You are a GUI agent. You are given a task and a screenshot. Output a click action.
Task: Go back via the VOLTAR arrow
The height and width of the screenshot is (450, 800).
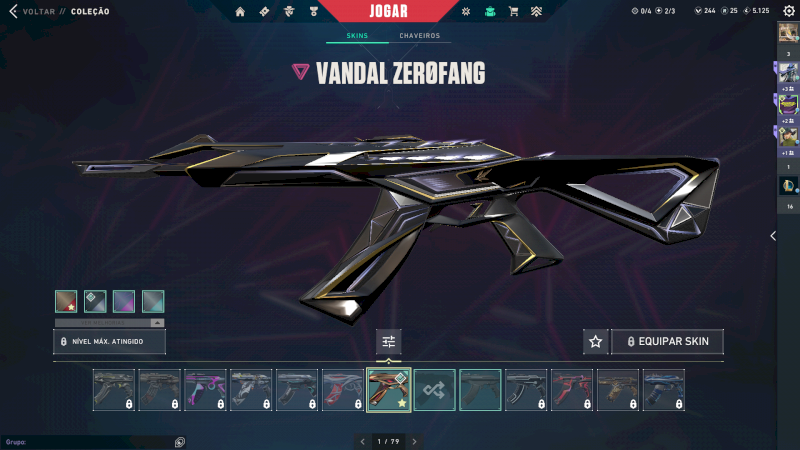click(x=14, y=11)
